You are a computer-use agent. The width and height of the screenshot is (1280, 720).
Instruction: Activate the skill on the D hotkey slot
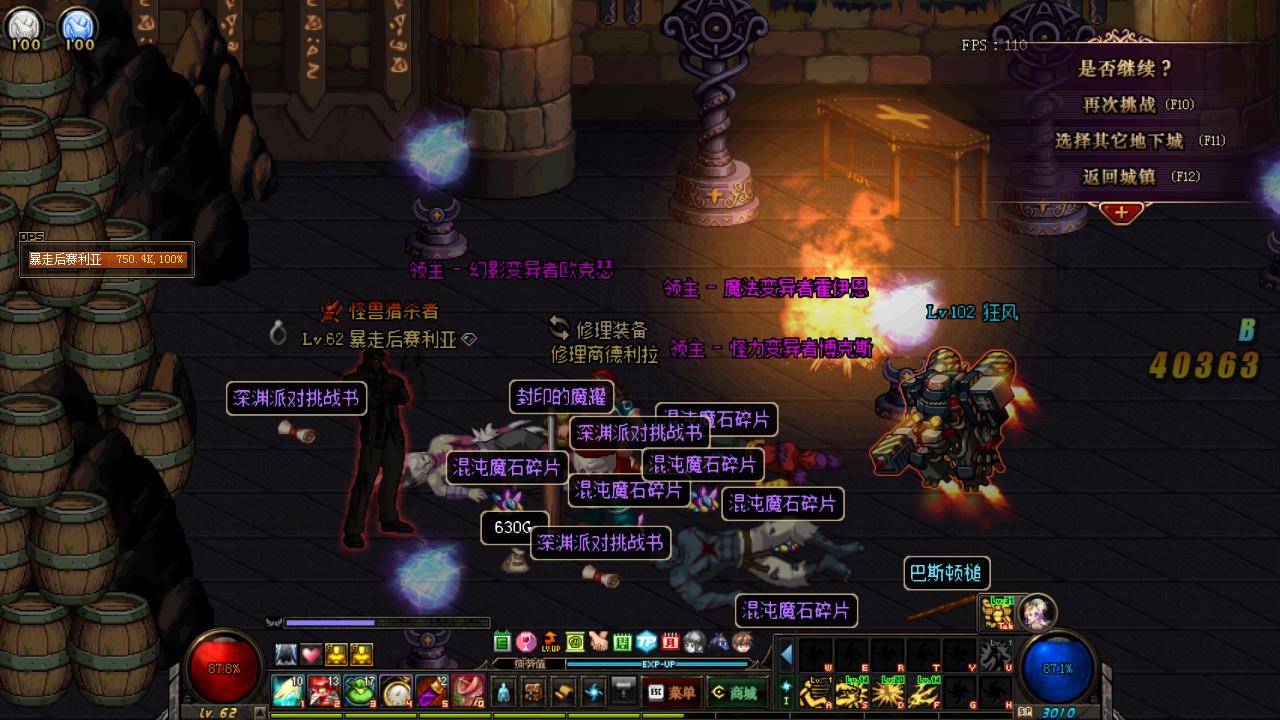pos(888,692)
